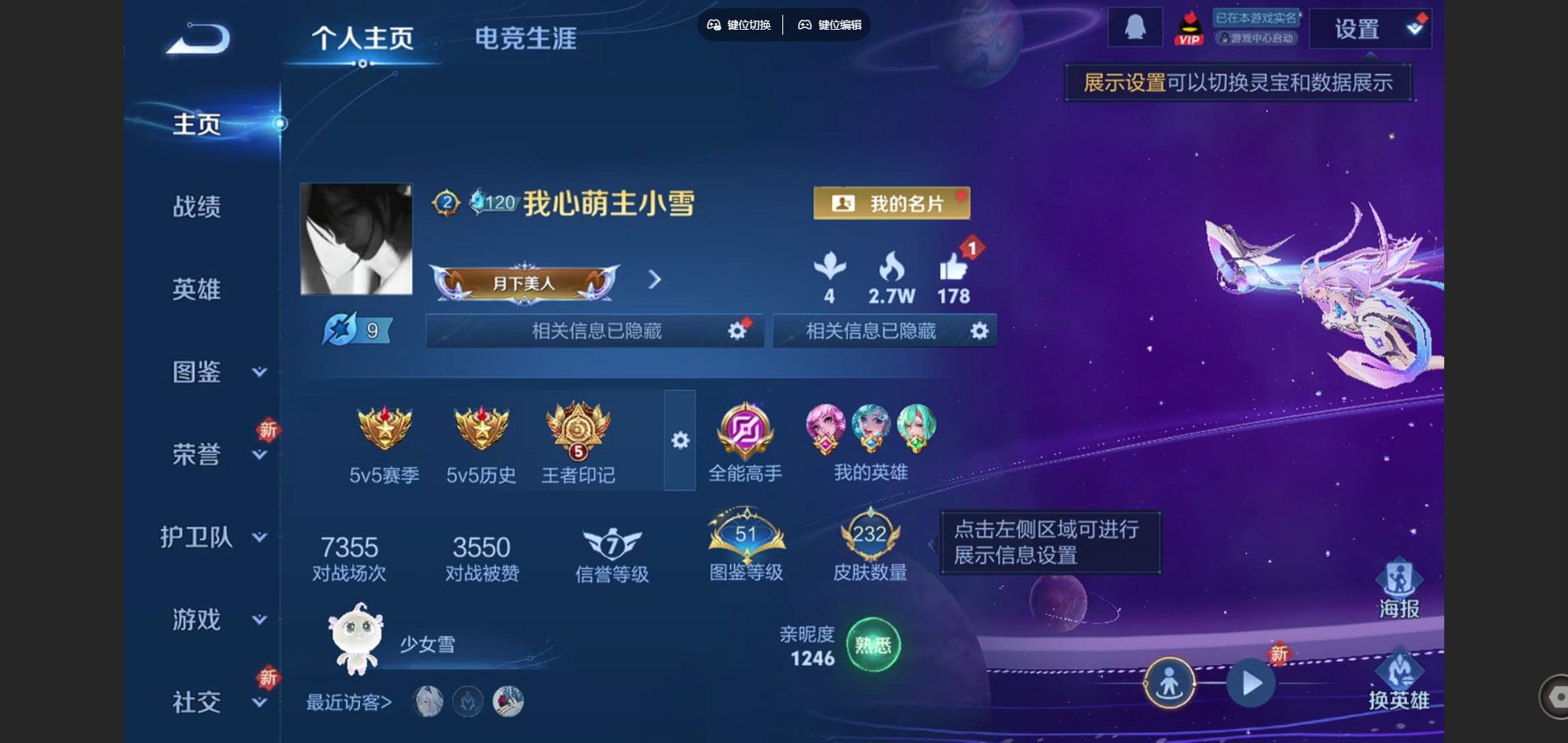The height and width of the screenshot is (743, 1568).
Task: Click the 我的名片 name card button
Action: tap(893, 202)
